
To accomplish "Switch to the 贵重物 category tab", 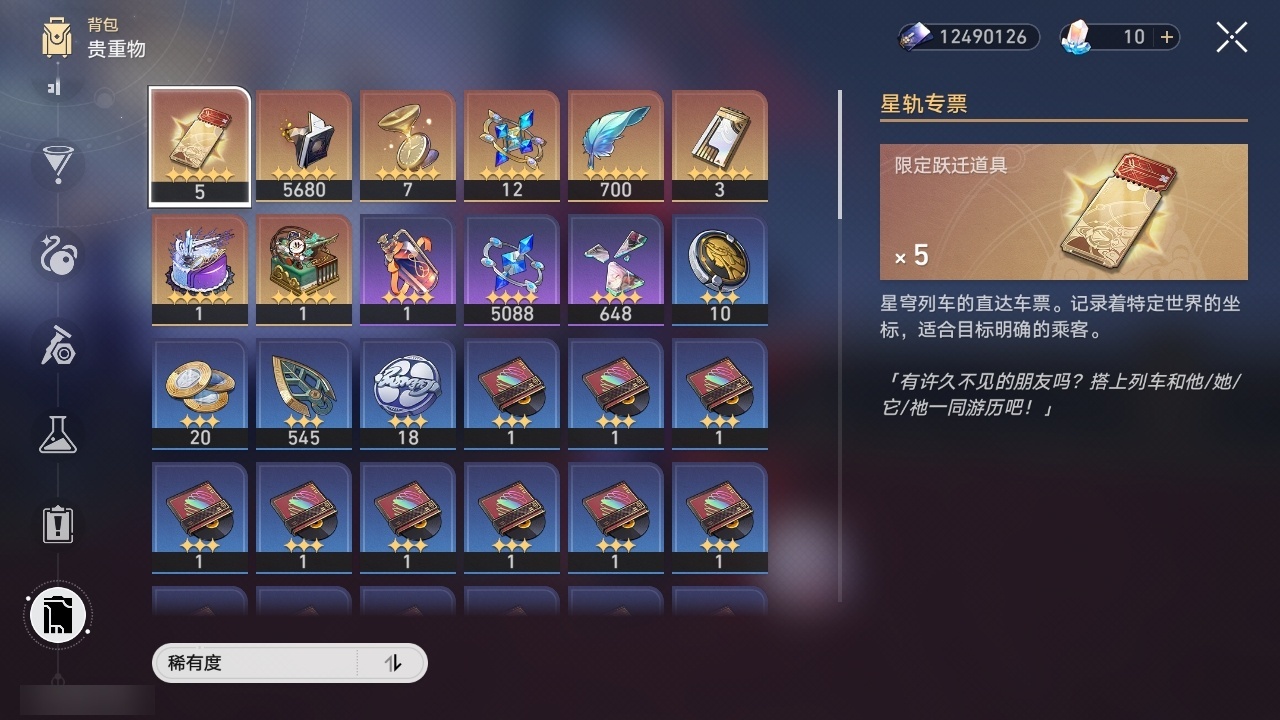I will coord(116,49).
